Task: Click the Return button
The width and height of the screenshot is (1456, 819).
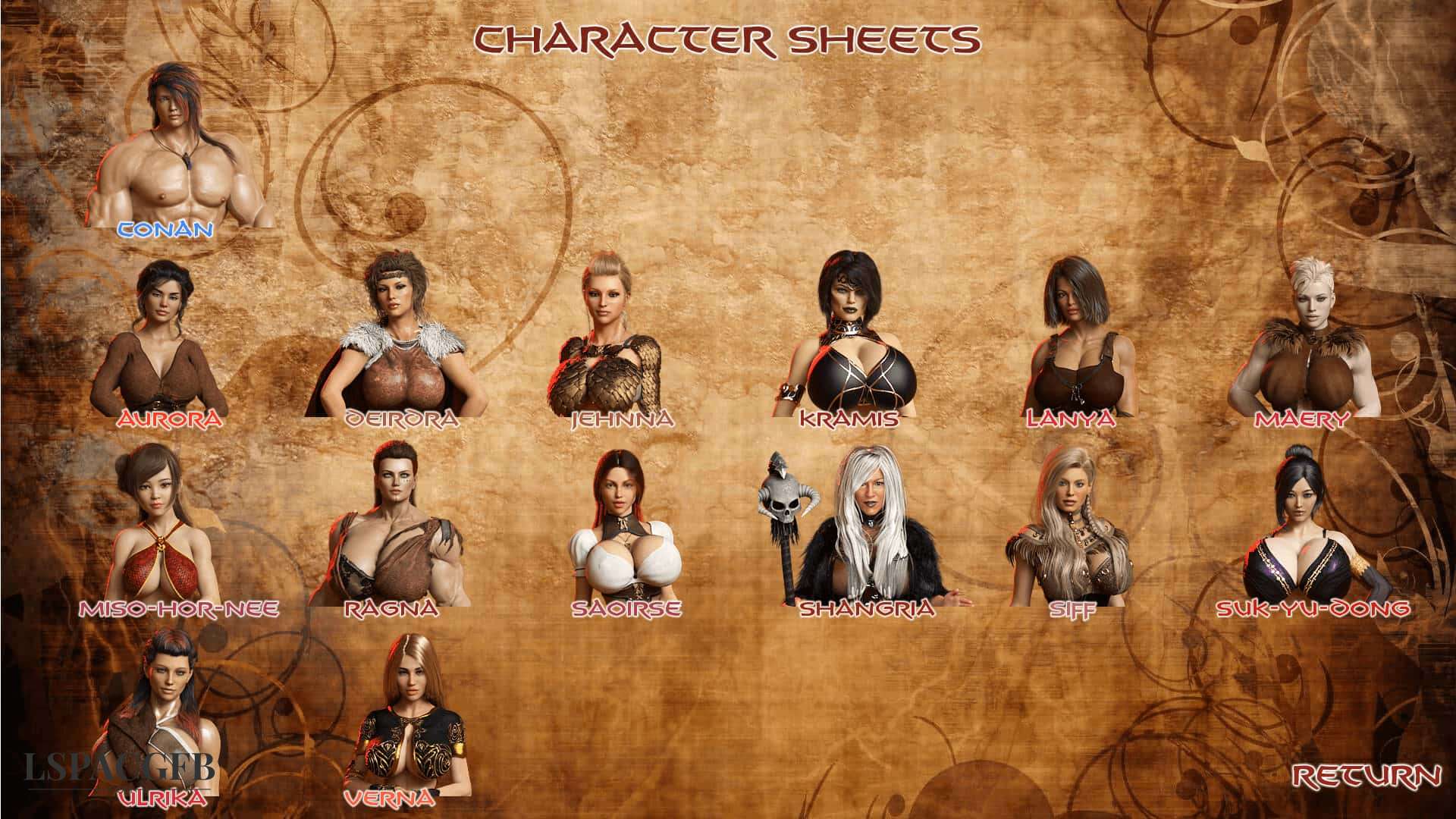Action: tap(1366, 776)
